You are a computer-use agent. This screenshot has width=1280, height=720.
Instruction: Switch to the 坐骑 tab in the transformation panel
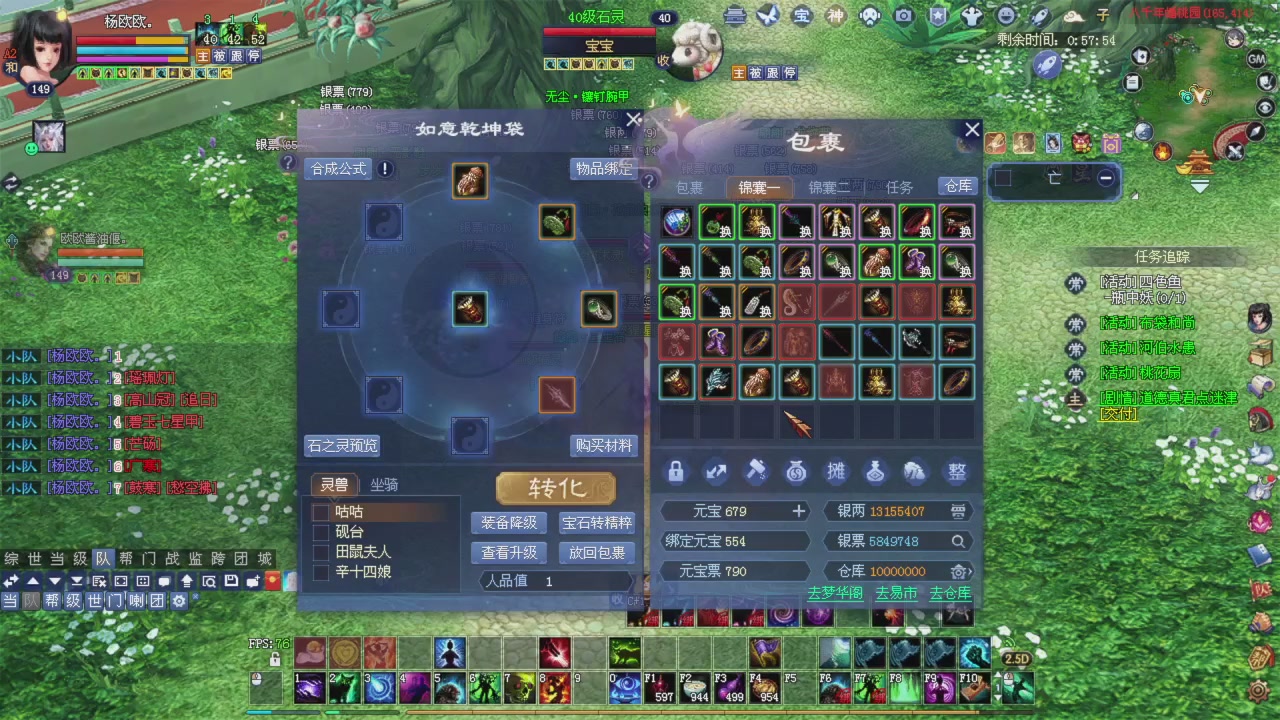pos(382,485)
